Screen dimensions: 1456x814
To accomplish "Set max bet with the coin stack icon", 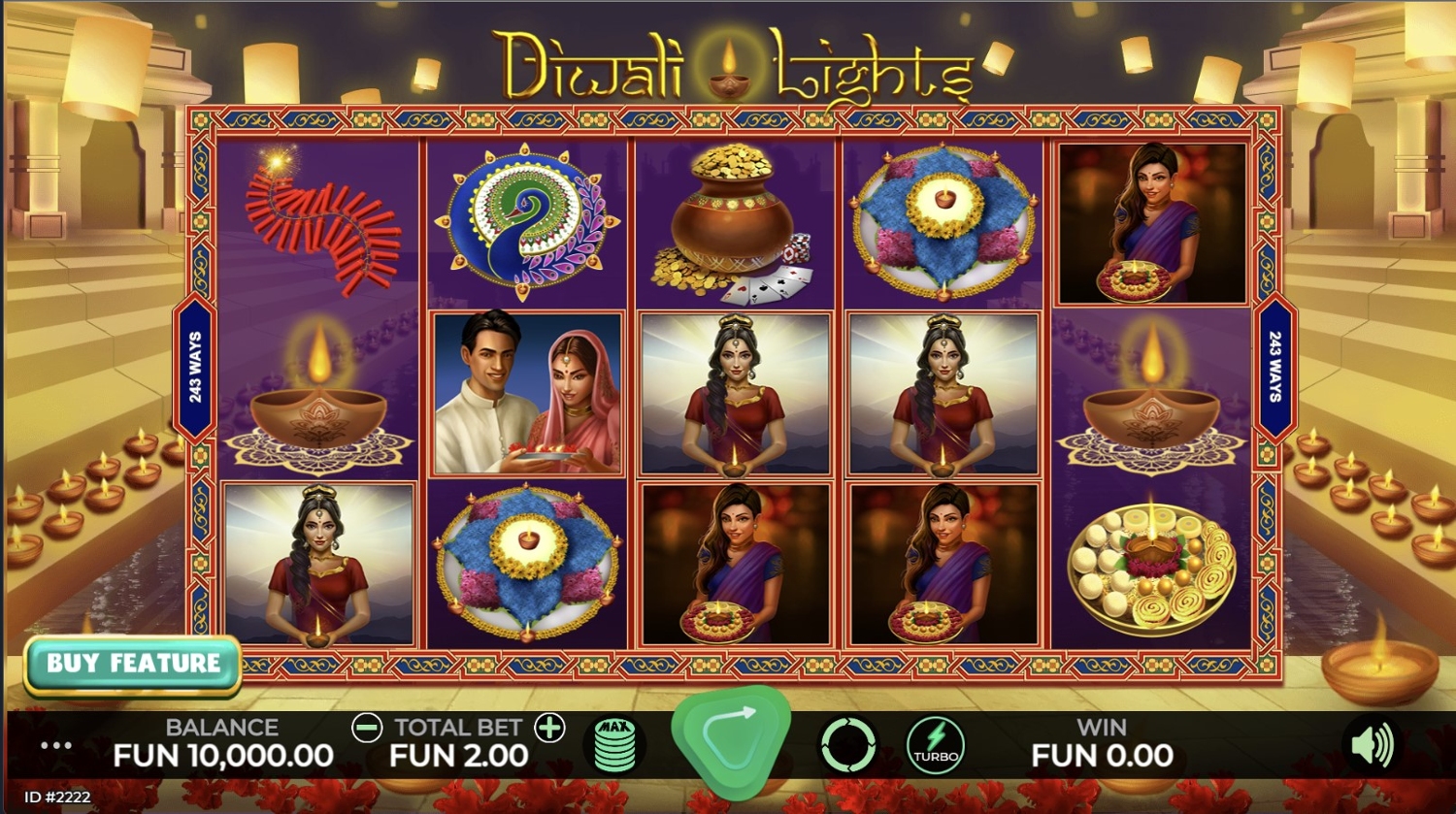I will [614, 745].
